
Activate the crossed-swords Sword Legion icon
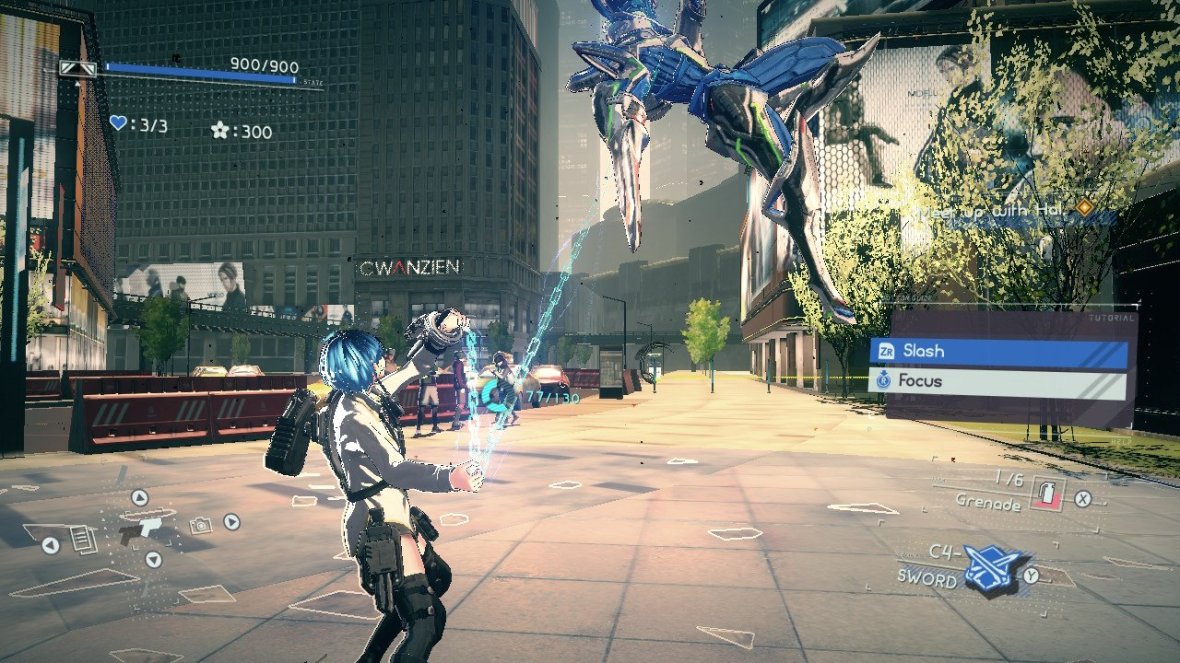(x=990, y=572)
